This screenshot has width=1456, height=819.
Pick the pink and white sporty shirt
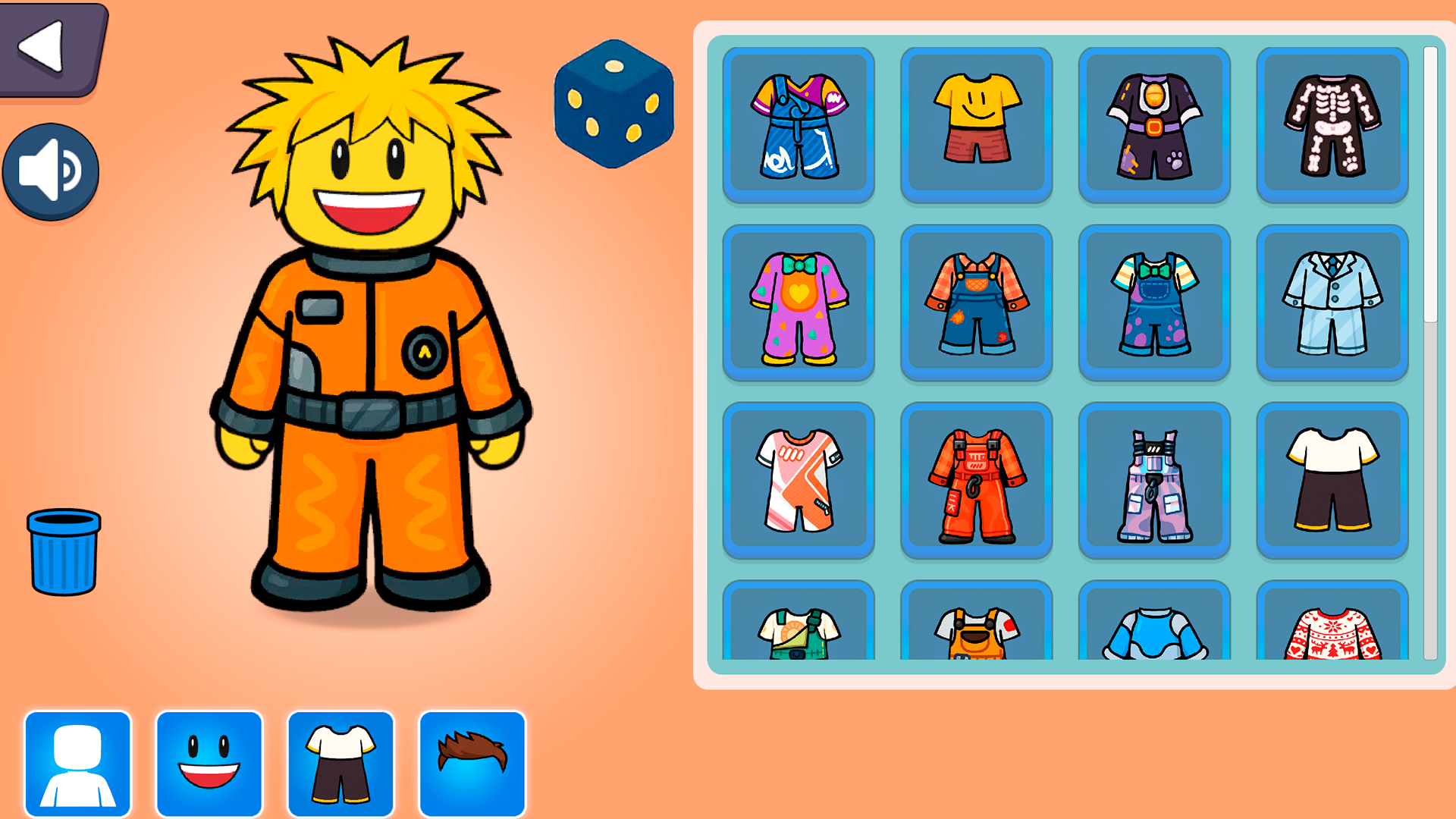pos(799,480)
